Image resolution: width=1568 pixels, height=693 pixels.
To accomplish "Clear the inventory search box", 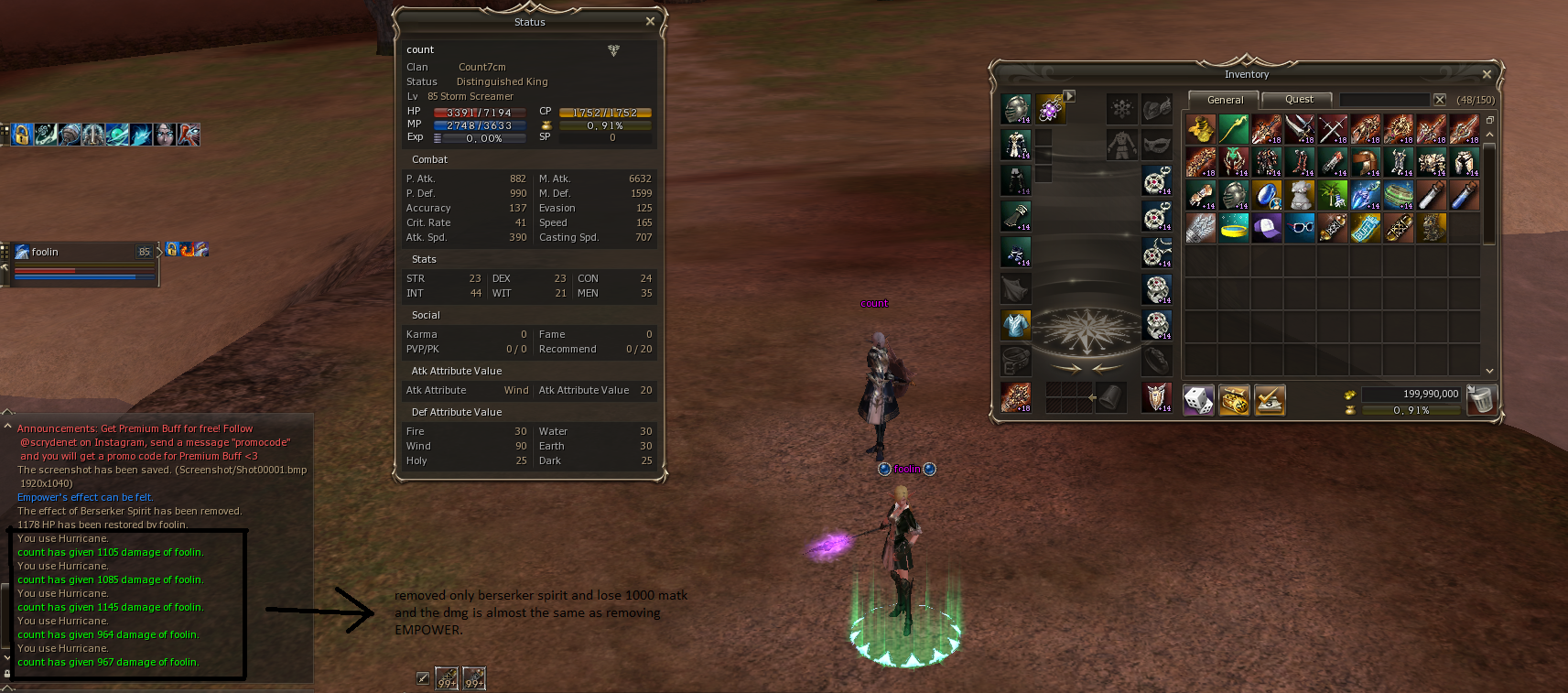I will click(x=1440, y=100).
